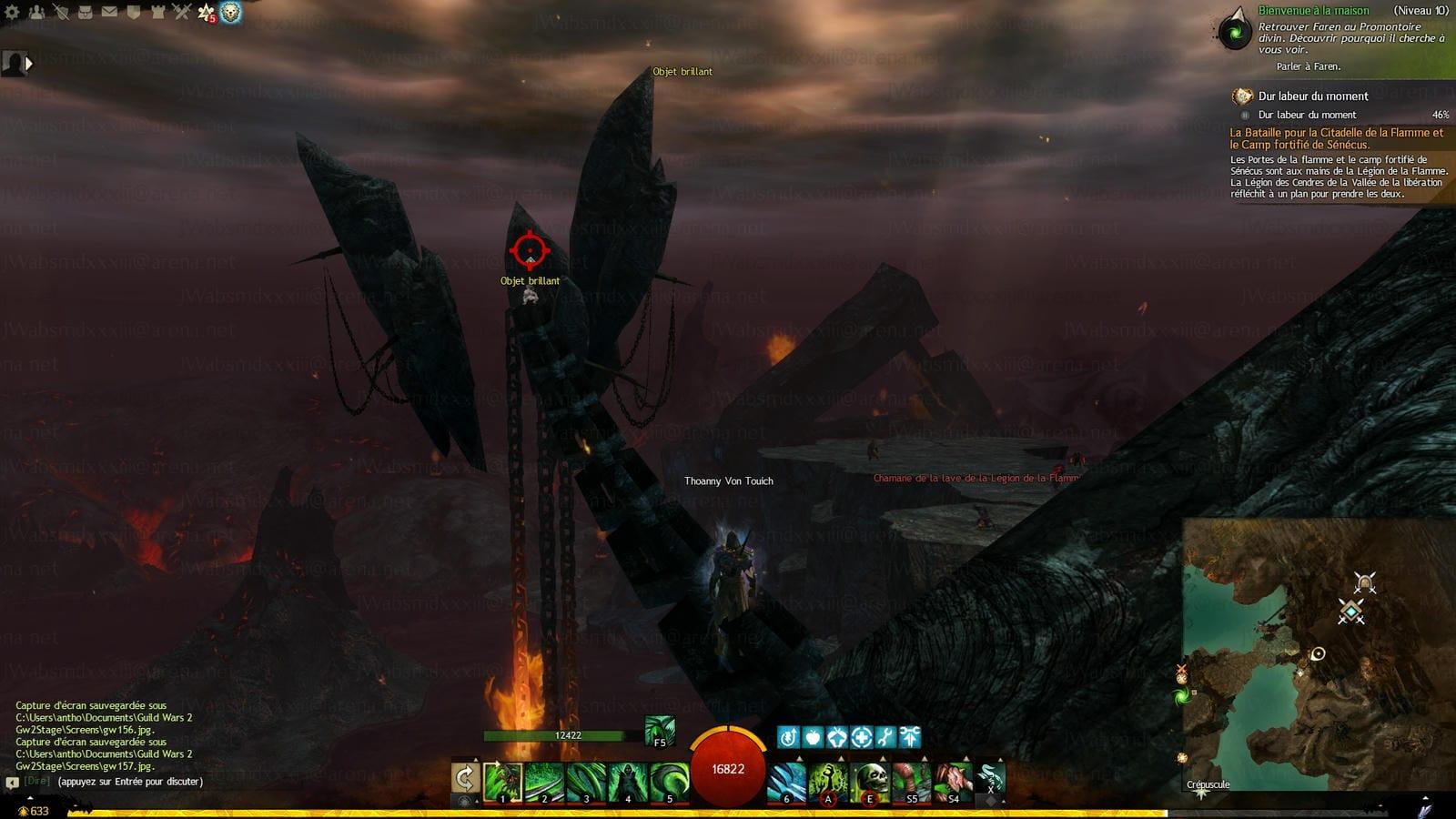The image size is (1456, 819).
Task: Open the mail envelope icon
Action: (109, 12)
